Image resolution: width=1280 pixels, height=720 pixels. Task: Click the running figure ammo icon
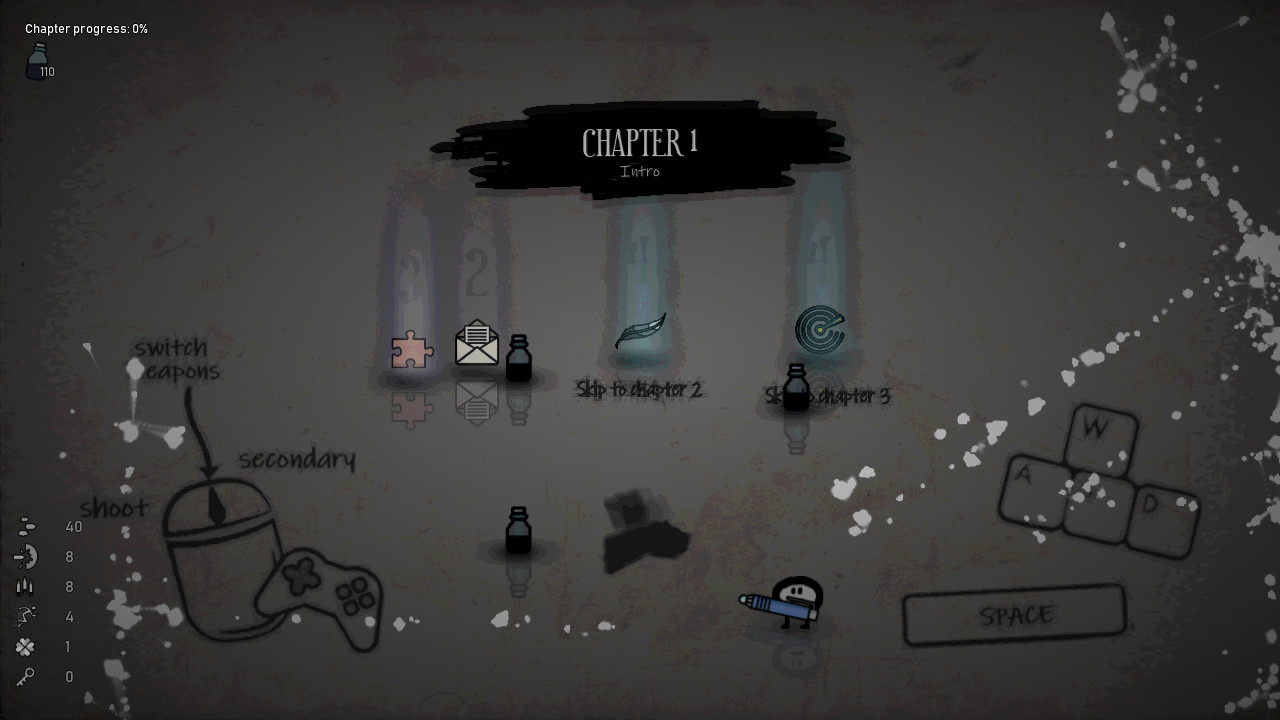(26, 617)
